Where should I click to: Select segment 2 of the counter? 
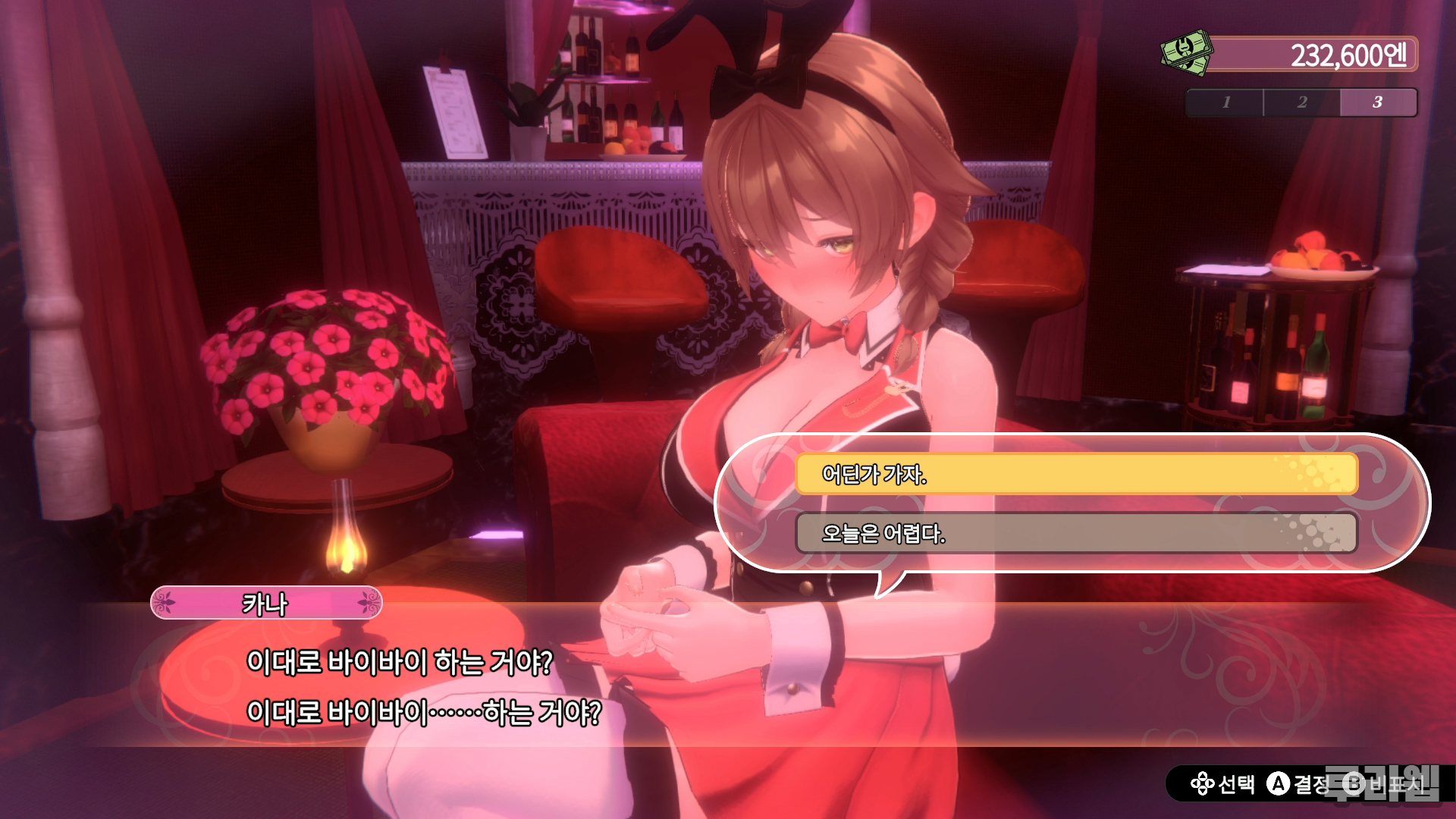tap(1301, 102)
